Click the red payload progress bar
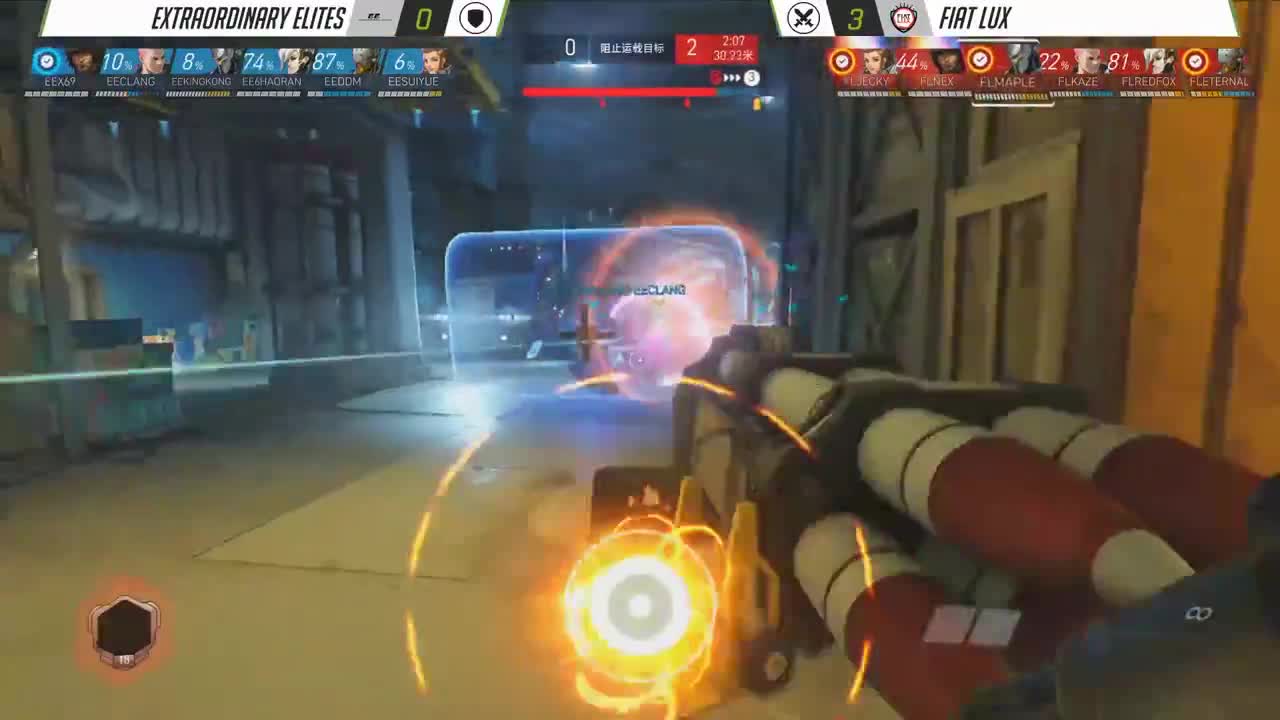 point(620,91)
